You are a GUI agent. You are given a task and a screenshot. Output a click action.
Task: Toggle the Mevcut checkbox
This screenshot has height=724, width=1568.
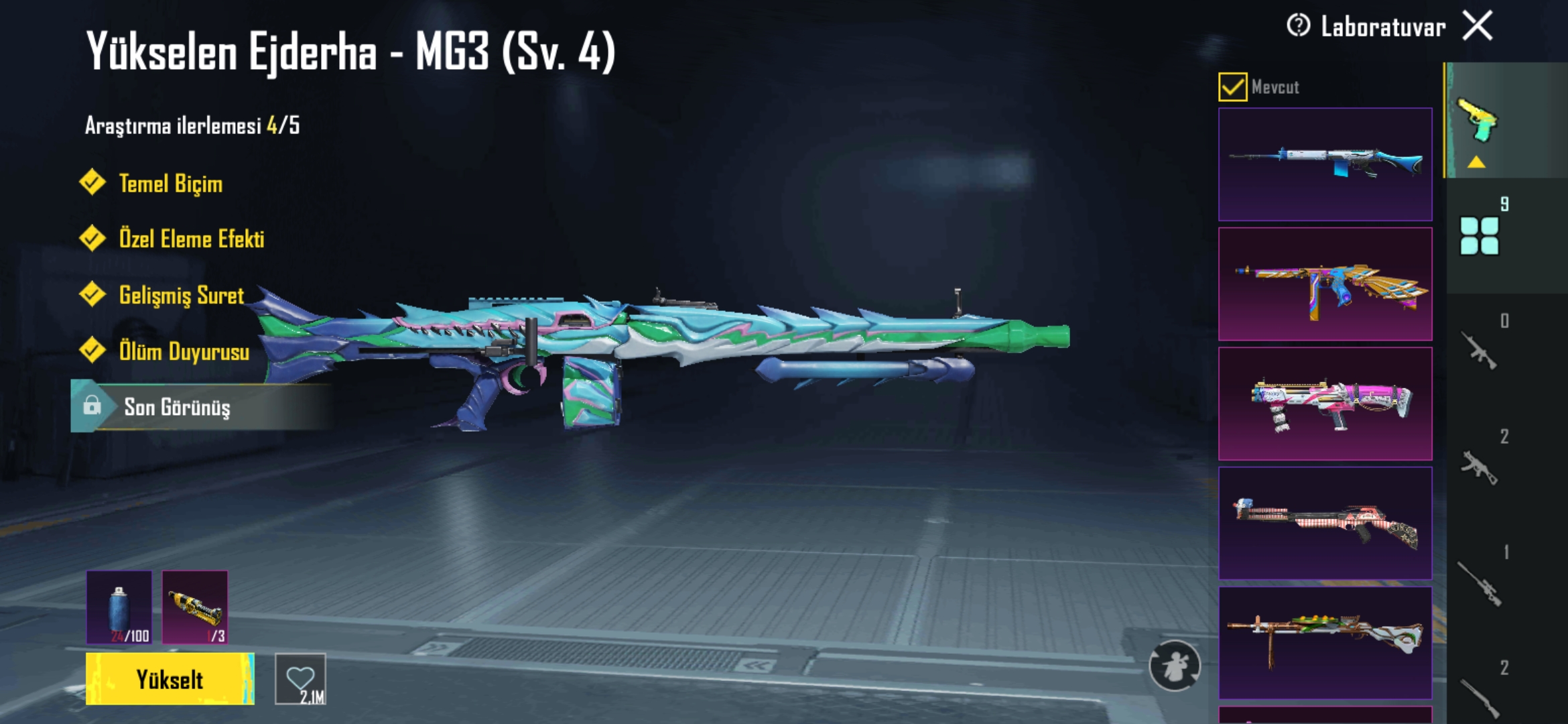(1232, 87)
